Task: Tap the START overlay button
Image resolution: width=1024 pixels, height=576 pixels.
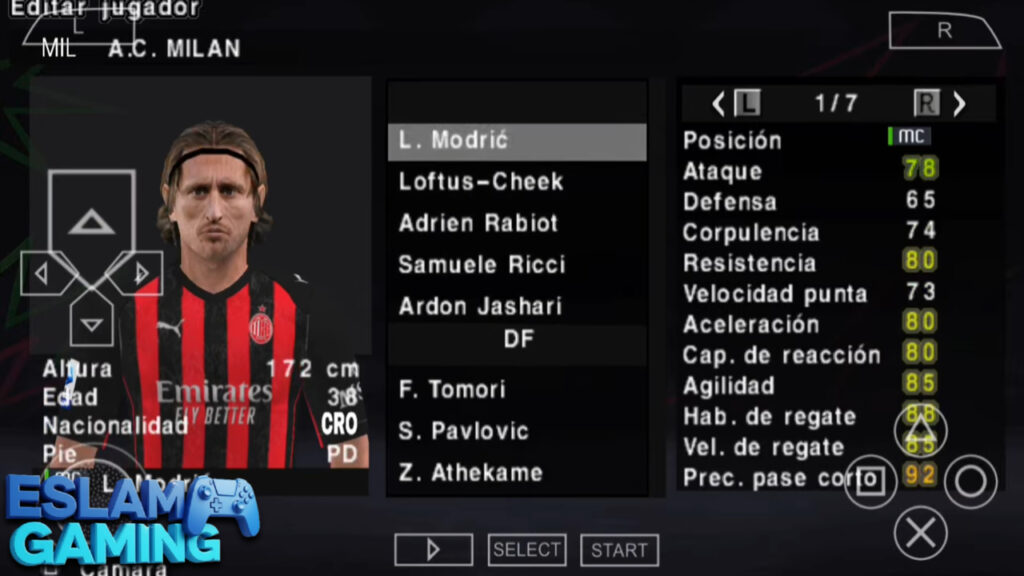Action: [x=619, y=550]
